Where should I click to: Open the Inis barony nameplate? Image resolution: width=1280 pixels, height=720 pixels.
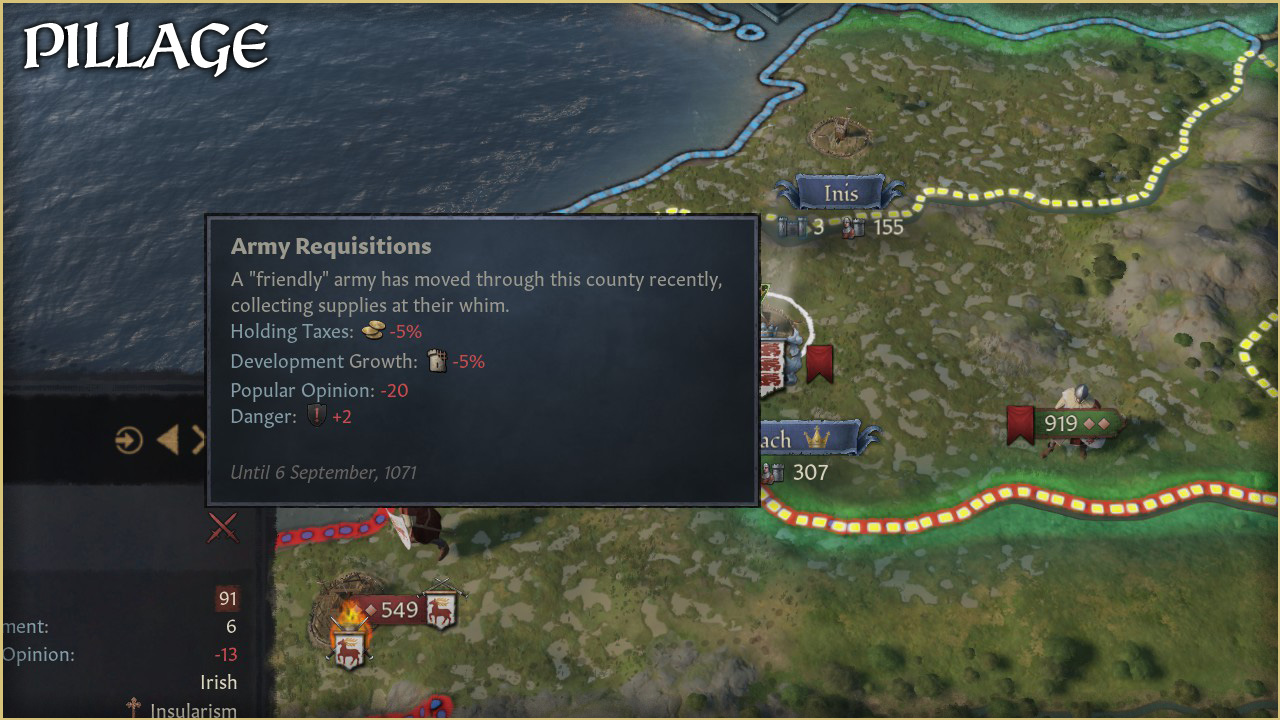841,192
